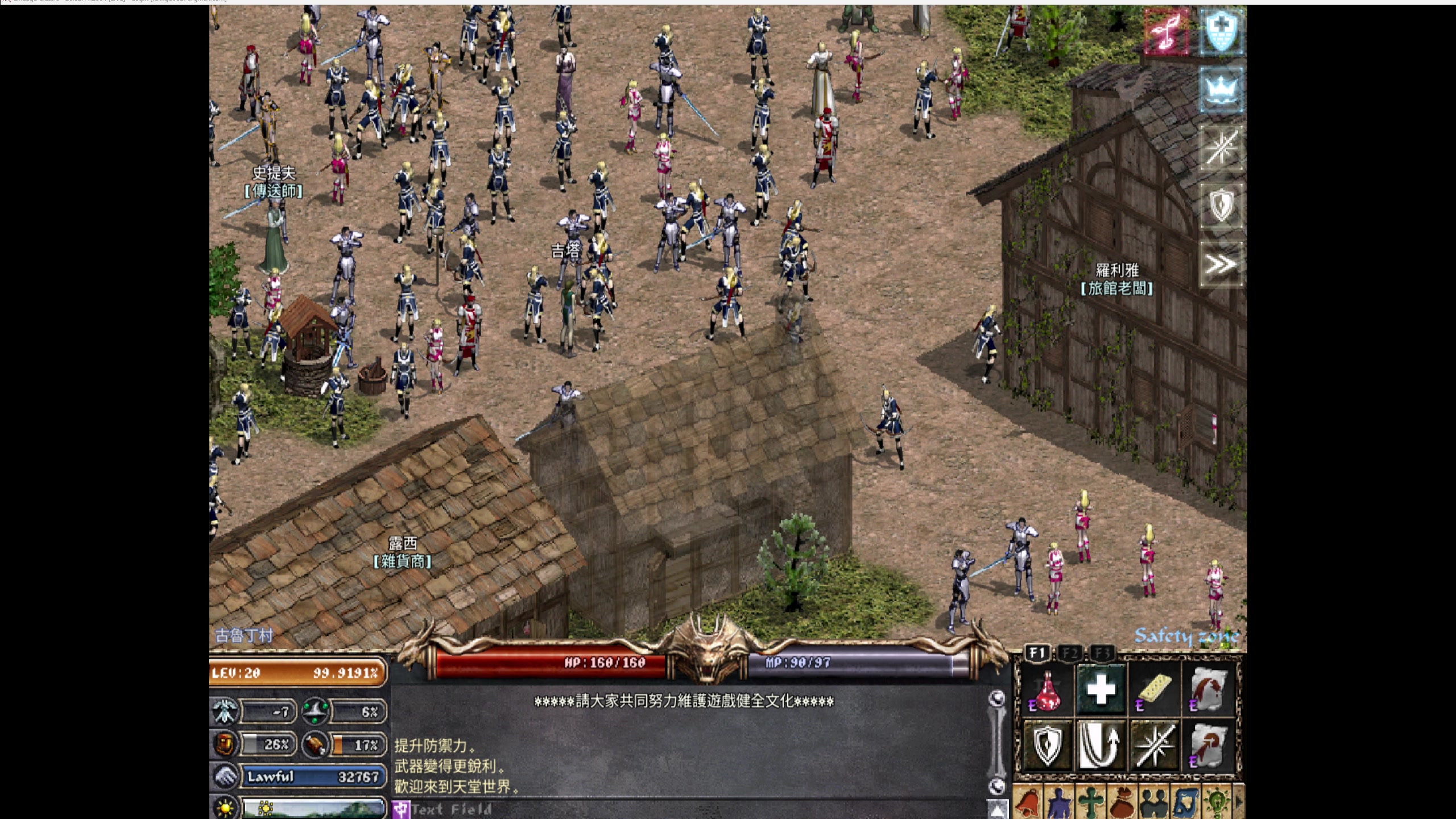
Task: Open the green lightbulb help icon
Action: pyautogui.click(x=1217, y=803)
